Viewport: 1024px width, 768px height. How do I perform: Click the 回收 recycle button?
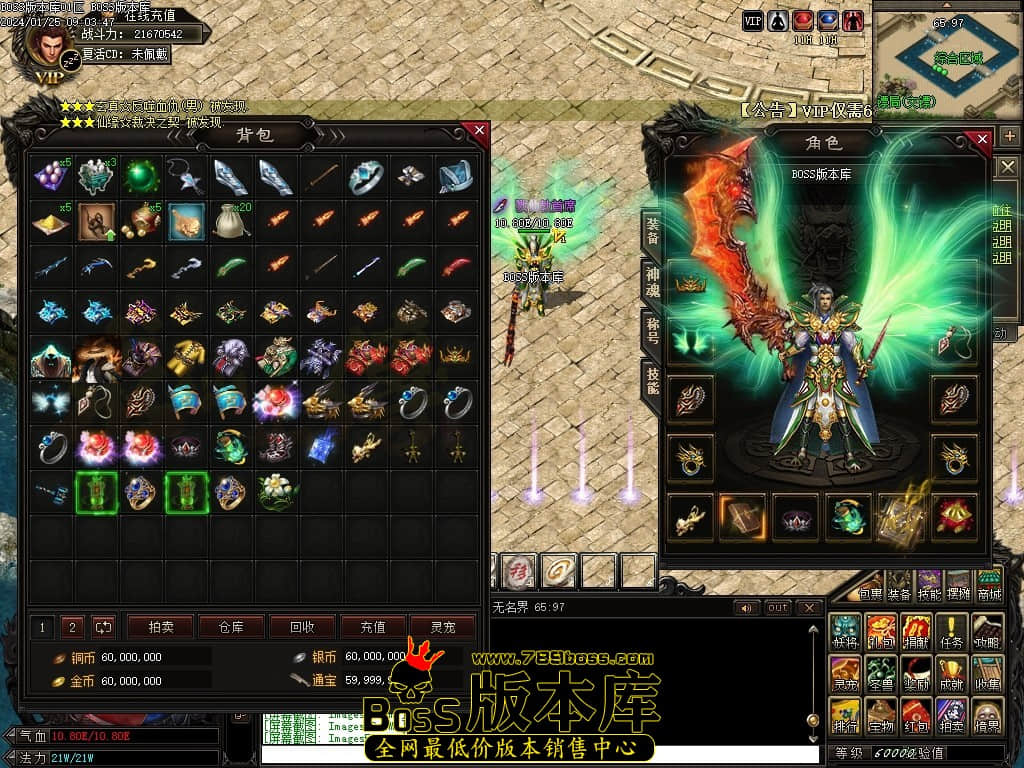(x=302, y=627)
